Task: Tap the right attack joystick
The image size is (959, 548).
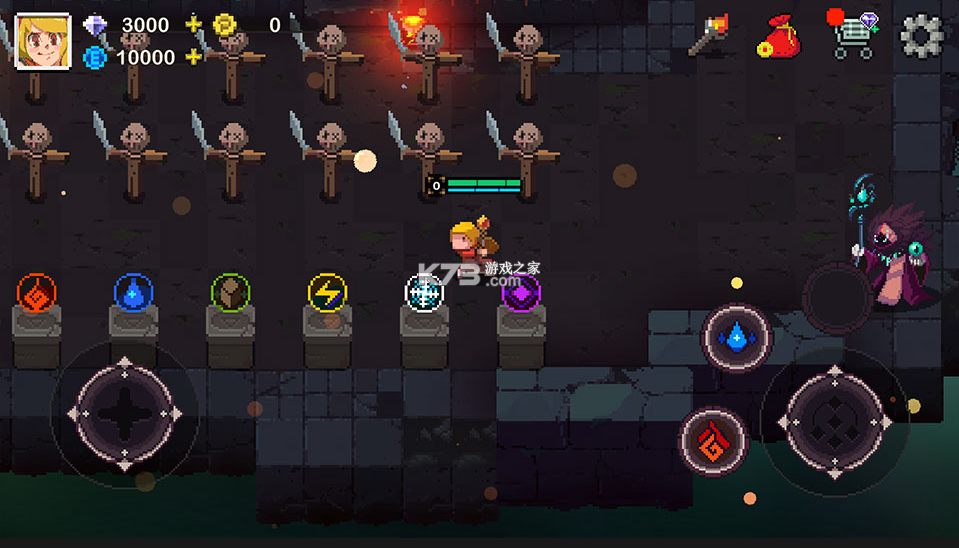Action: [835, 412]
